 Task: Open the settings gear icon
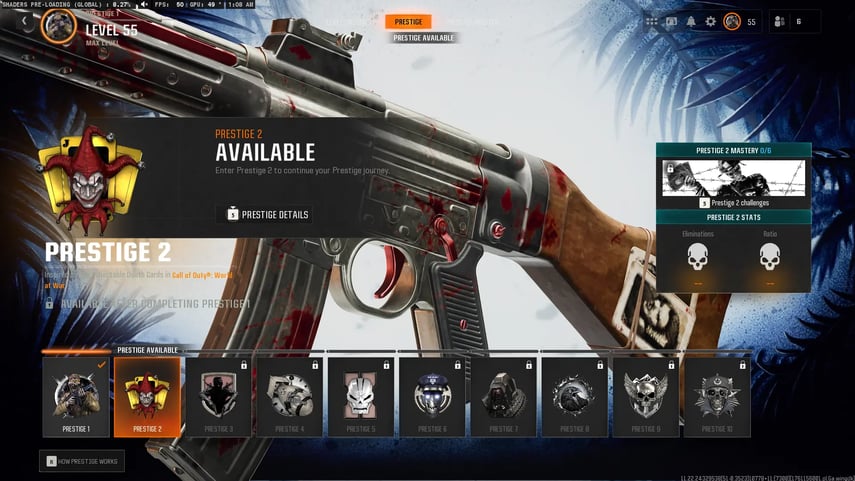(710, 21)
